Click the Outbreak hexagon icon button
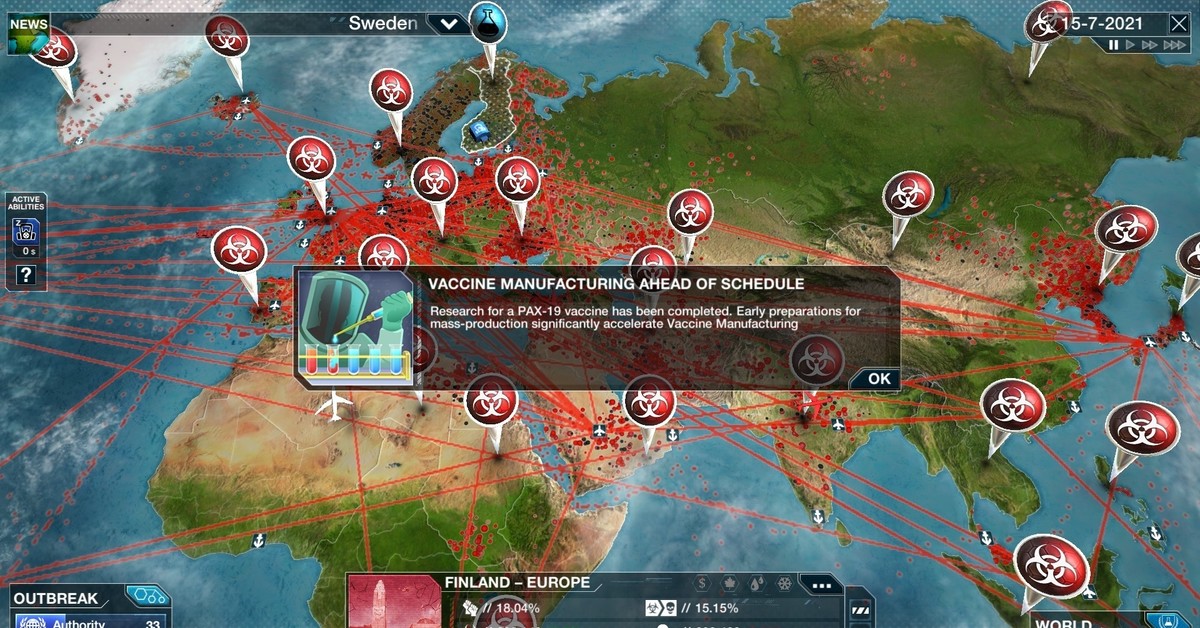The height and width of the screenshot is (628, 1200). pos(146,597)
